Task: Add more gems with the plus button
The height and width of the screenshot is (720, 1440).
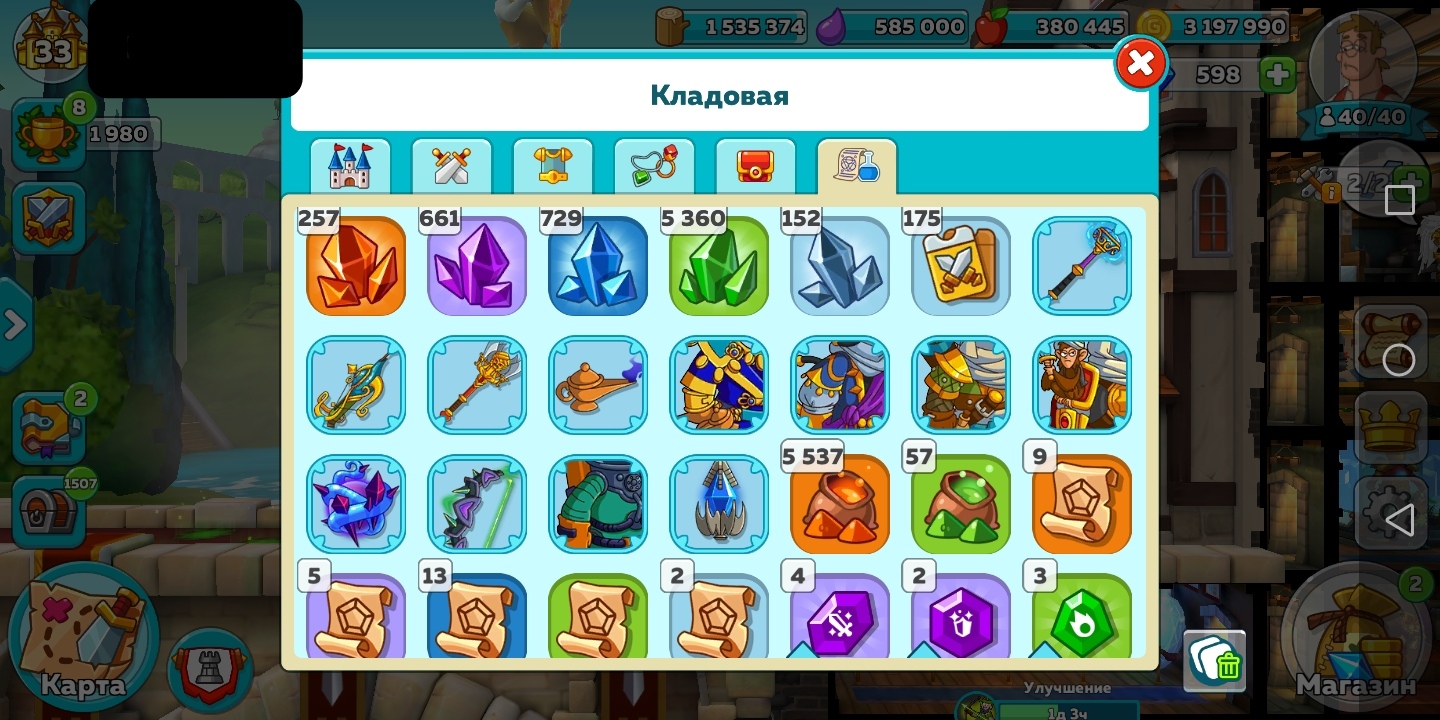Action: [x=1277, y=74]
